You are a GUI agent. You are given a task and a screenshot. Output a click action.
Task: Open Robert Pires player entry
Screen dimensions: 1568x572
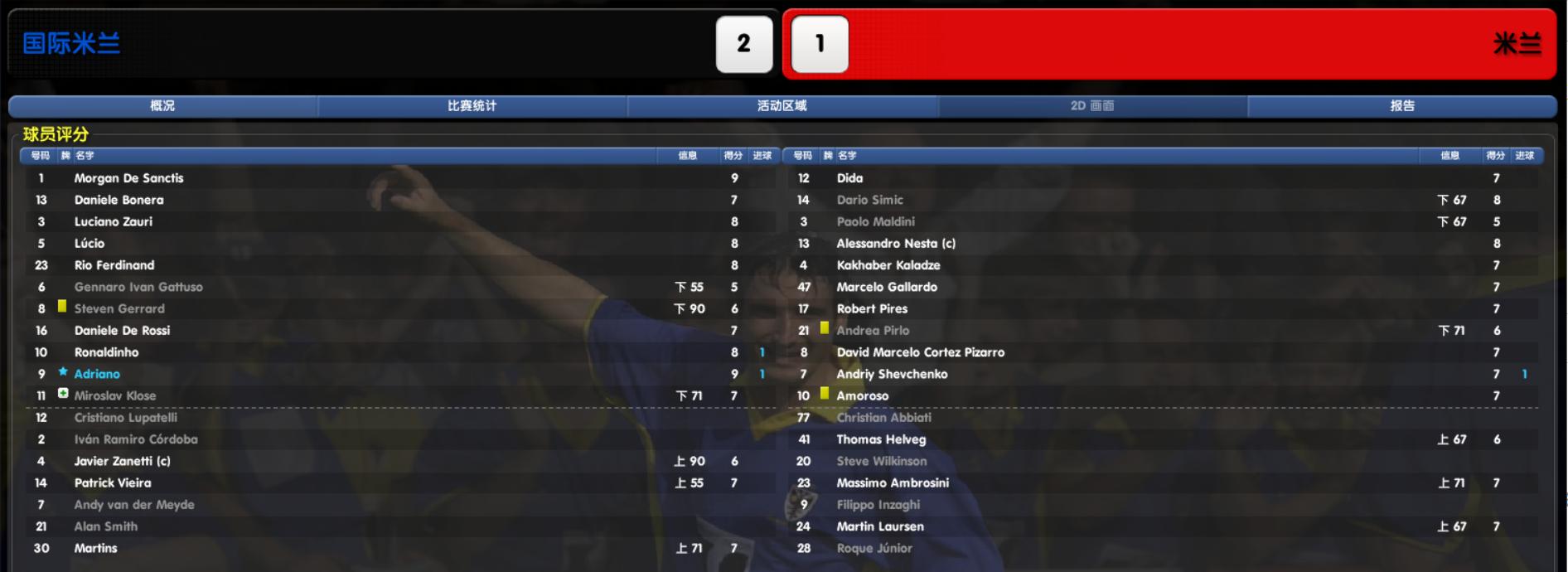coord(872,308)
